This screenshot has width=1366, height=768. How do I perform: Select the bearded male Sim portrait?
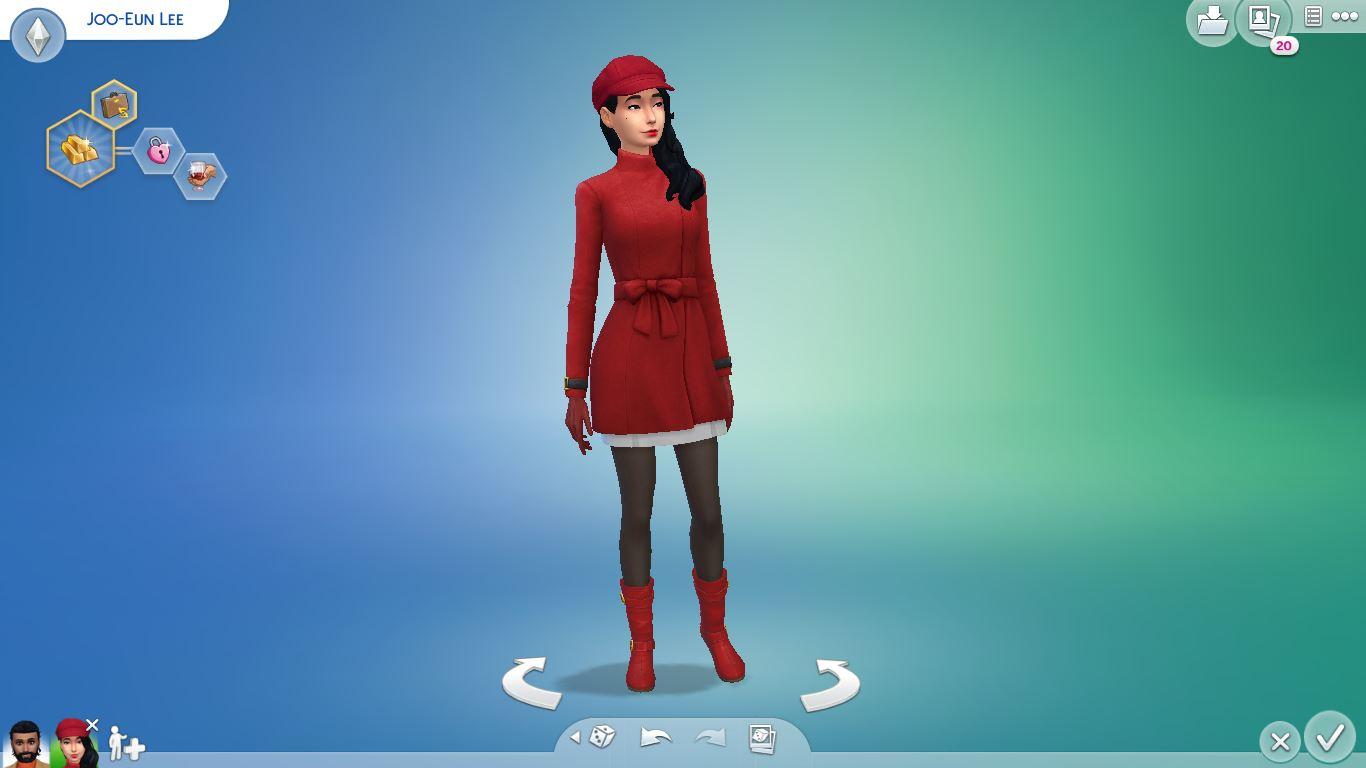tap(25, 744)
